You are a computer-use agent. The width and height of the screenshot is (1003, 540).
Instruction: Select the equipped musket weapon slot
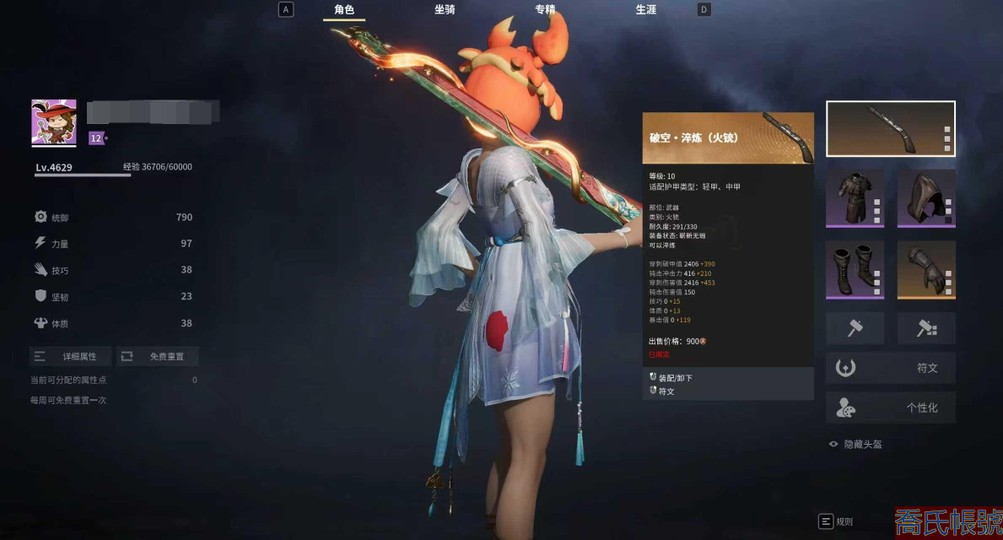pyautogui.click(x=890, y=129)
